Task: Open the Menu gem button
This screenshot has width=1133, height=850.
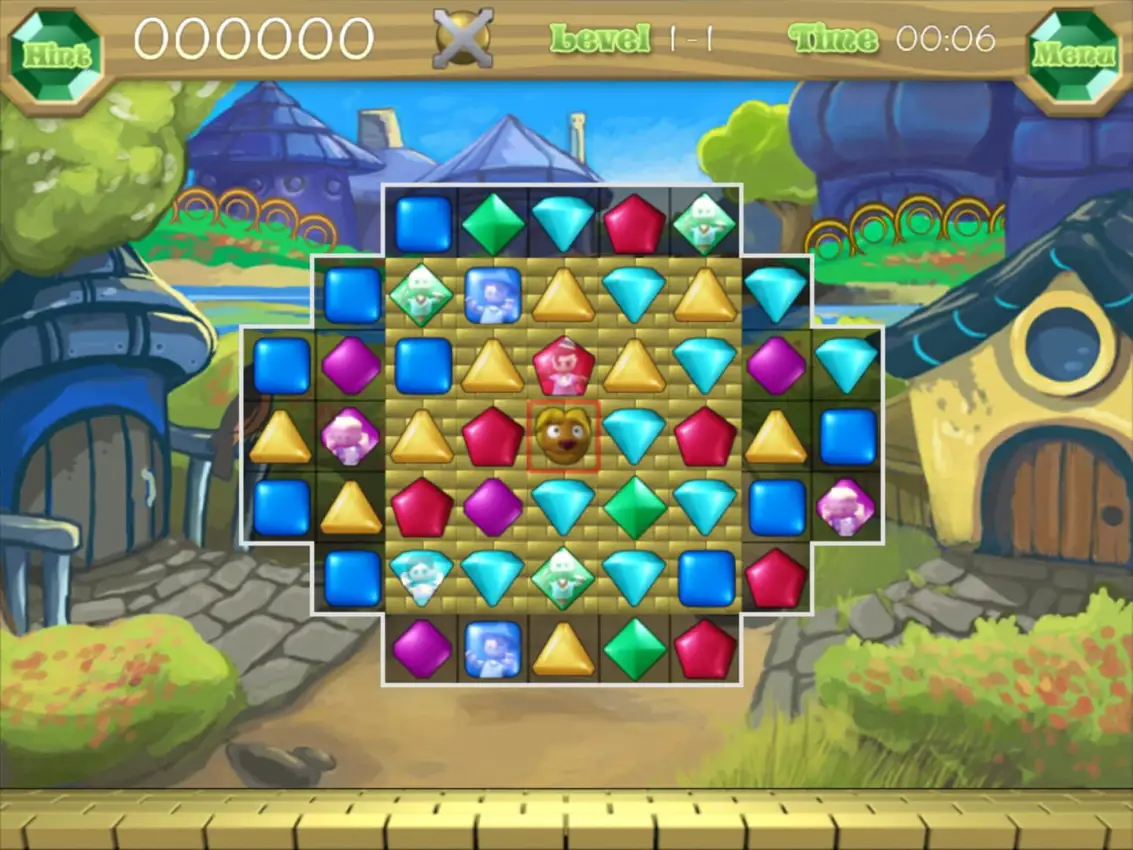Action: (1075, 54)
